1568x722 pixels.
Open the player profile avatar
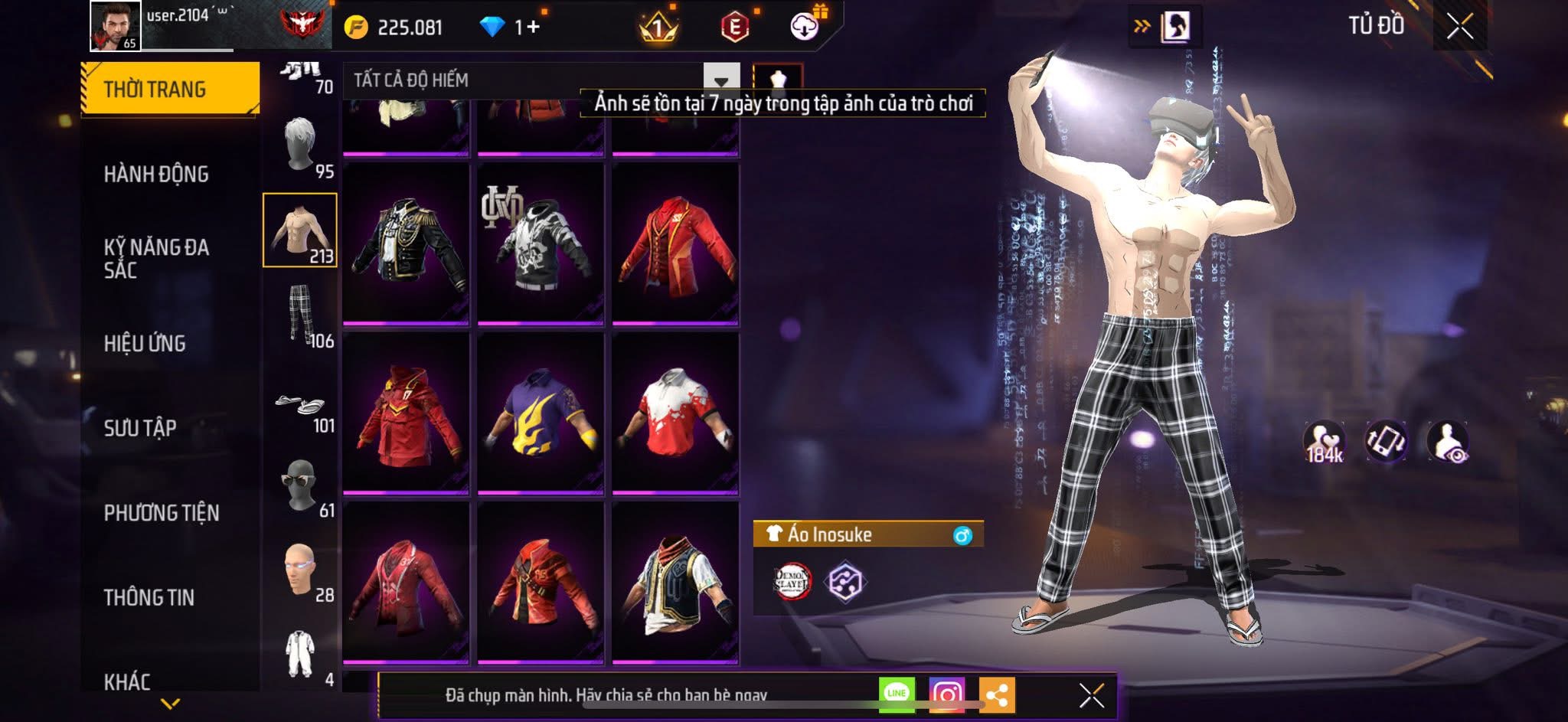click(x=115, y=26)
